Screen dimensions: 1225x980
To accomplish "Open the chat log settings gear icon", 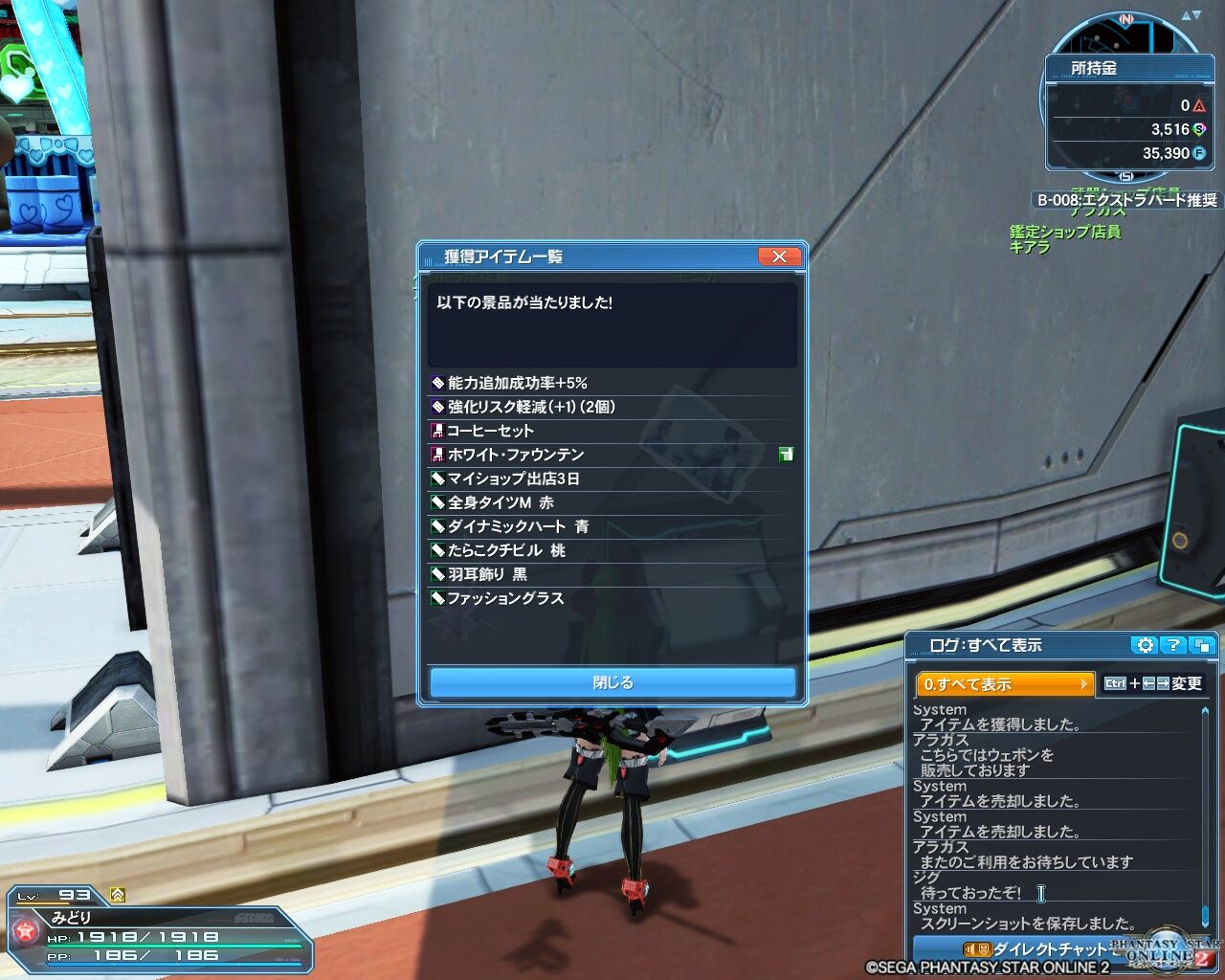I will [x=1145, y=646].
